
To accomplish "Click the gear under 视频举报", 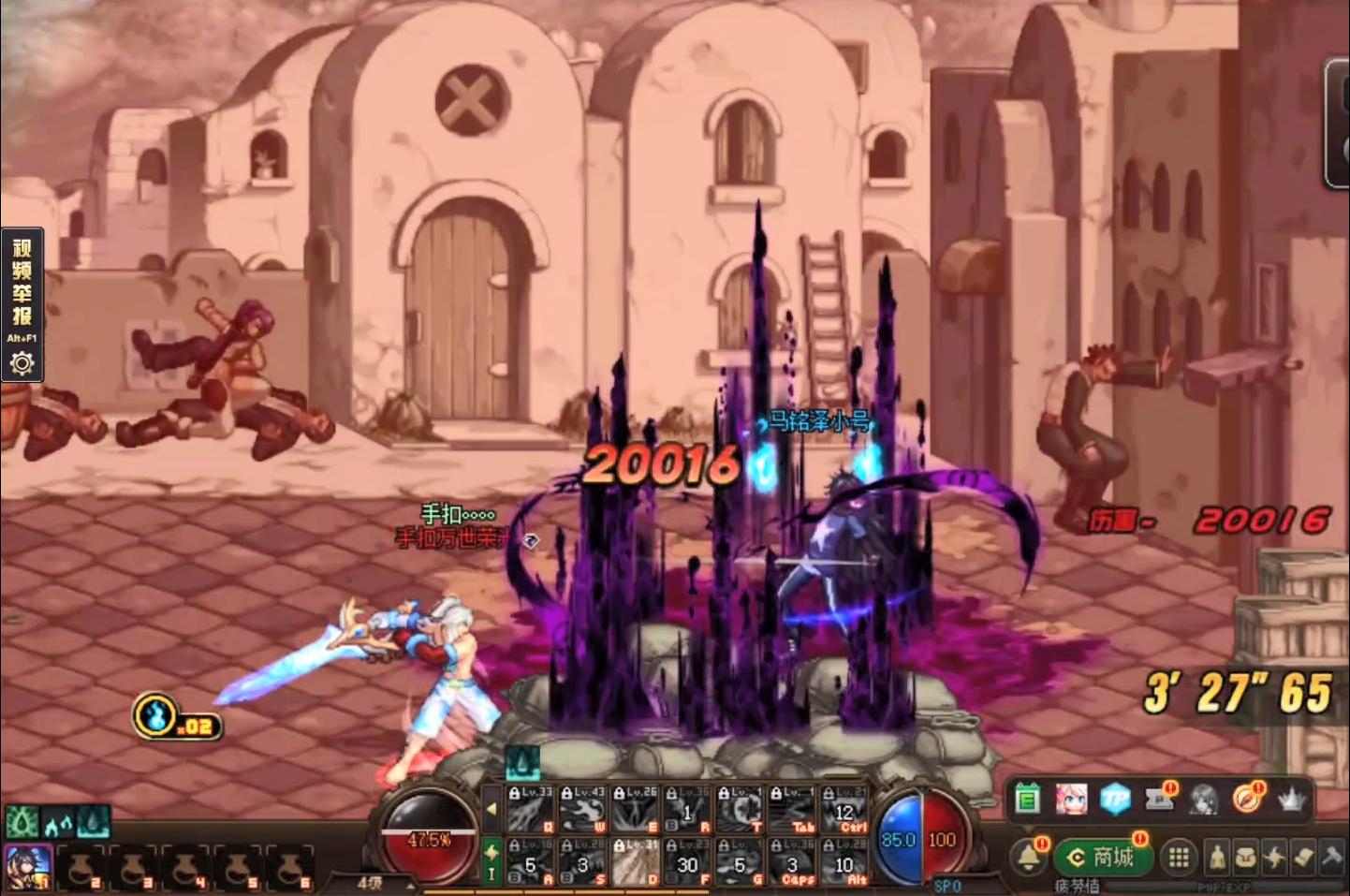I will click(x=22, y=363).
